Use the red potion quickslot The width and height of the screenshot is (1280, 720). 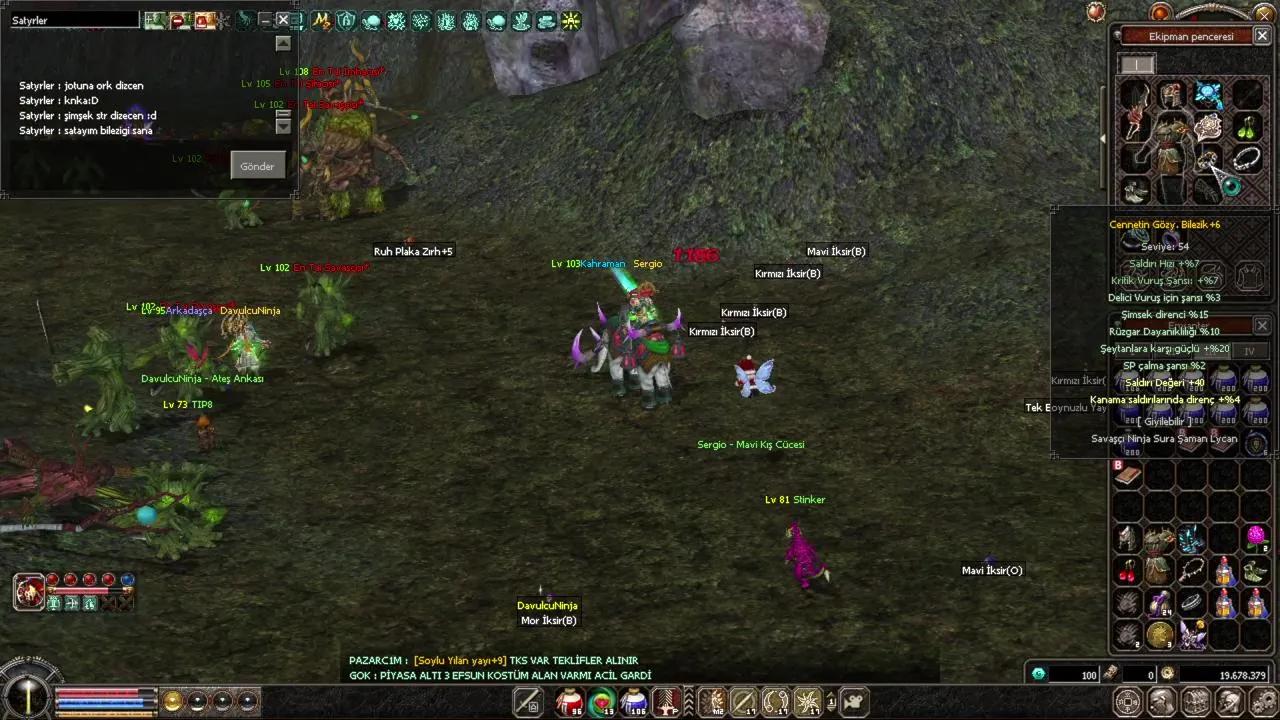570,702
